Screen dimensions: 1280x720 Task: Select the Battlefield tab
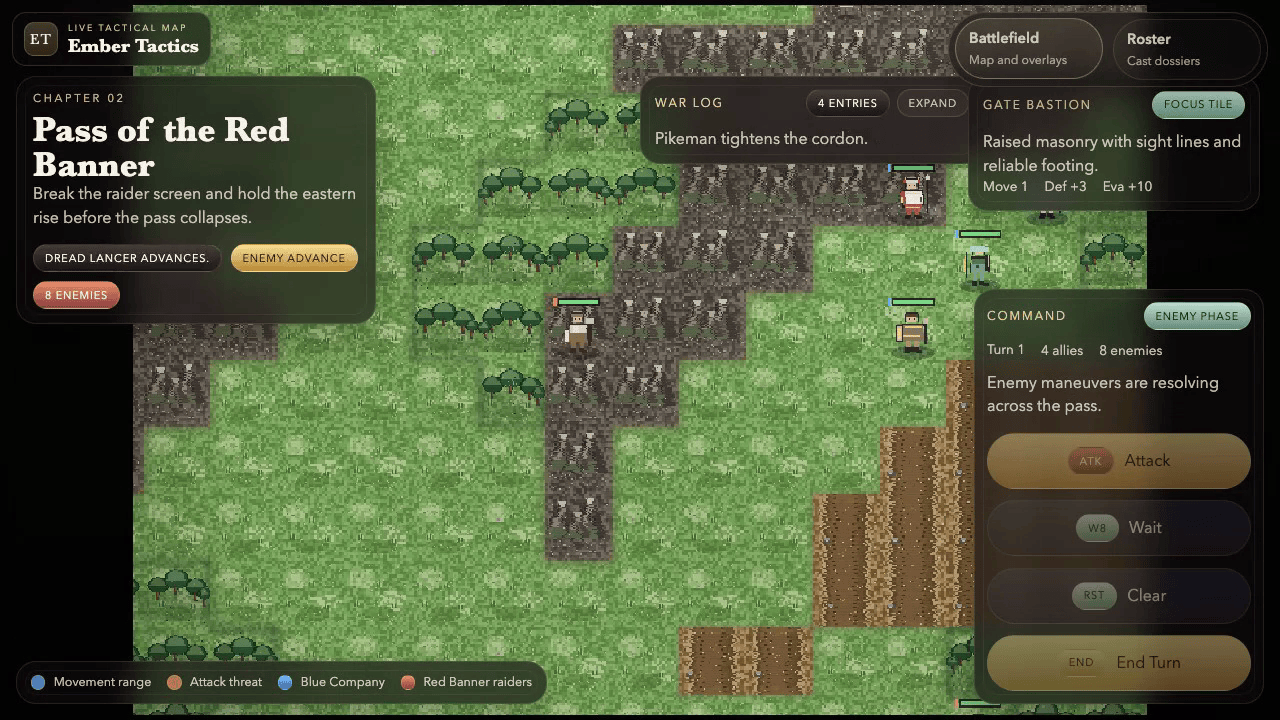[x=1028, y=48]
